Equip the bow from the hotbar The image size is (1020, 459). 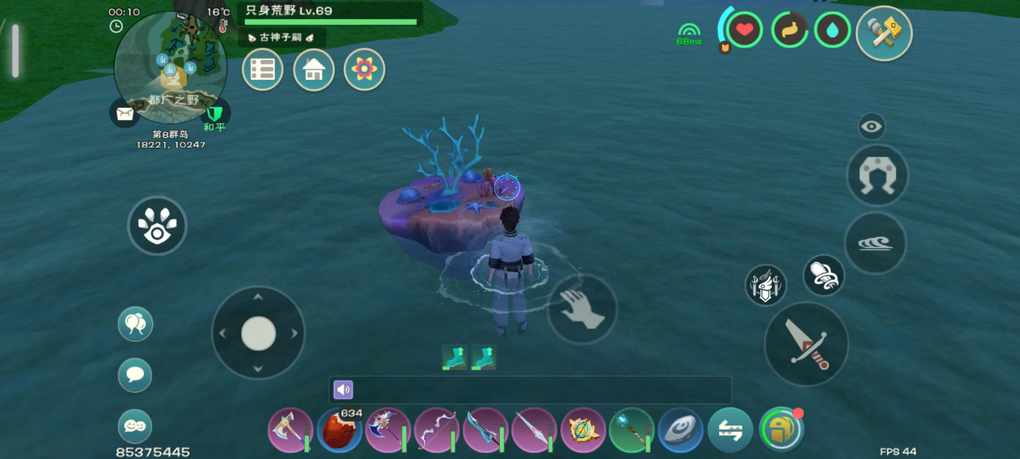click(437, 431)
